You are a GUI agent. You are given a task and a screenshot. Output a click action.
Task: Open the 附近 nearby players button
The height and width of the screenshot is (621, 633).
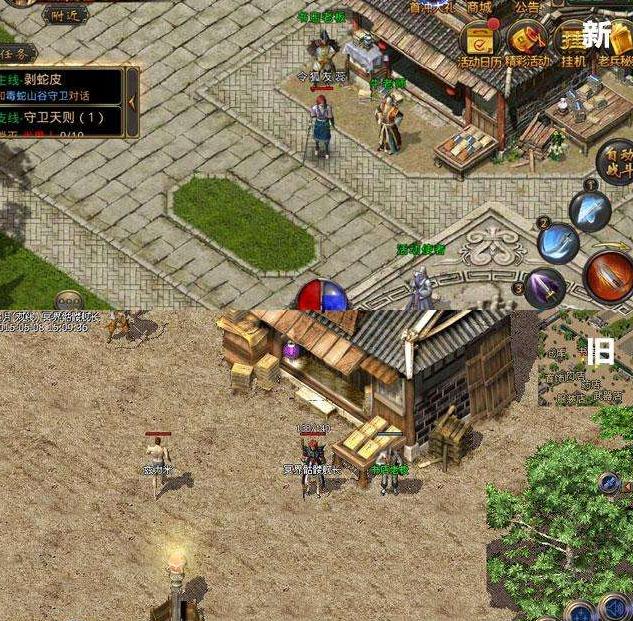[x=66, y=14]
